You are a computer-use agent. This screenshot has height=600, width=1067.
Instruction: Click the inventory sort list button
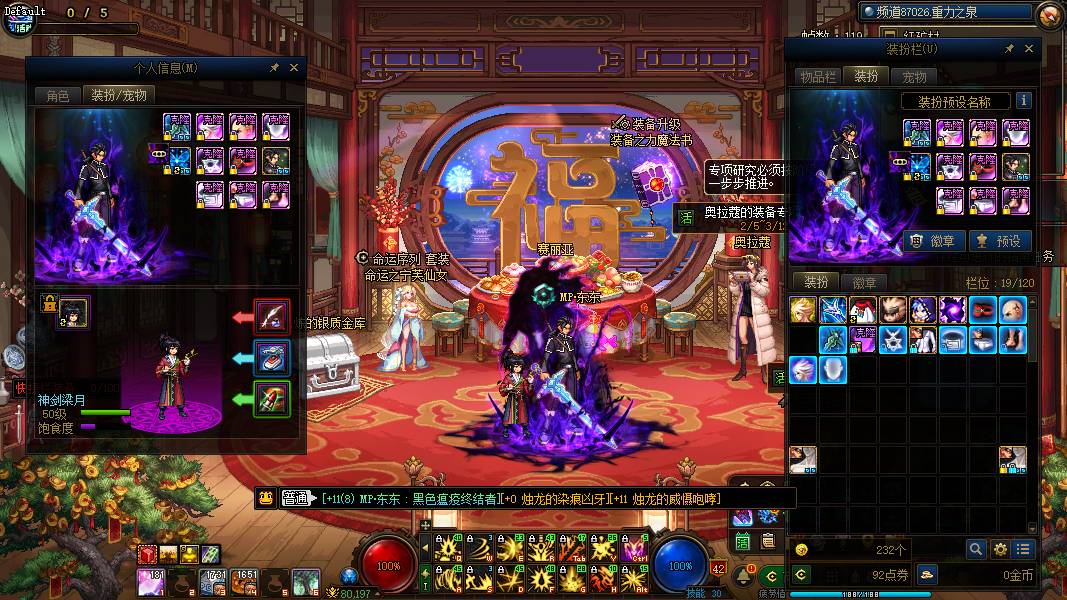(x=1023, y=549)
